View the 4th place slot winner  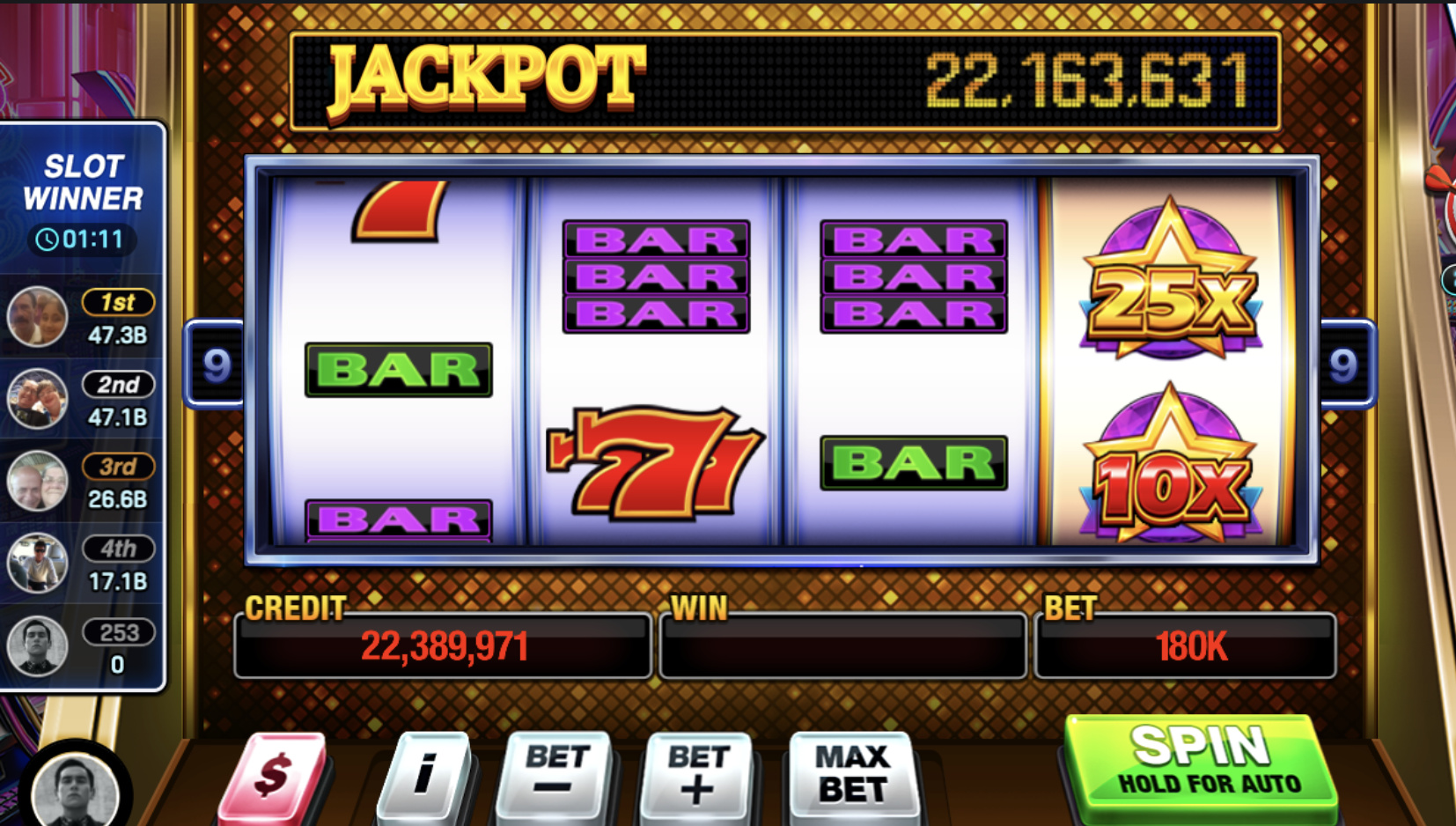[81, 564]
